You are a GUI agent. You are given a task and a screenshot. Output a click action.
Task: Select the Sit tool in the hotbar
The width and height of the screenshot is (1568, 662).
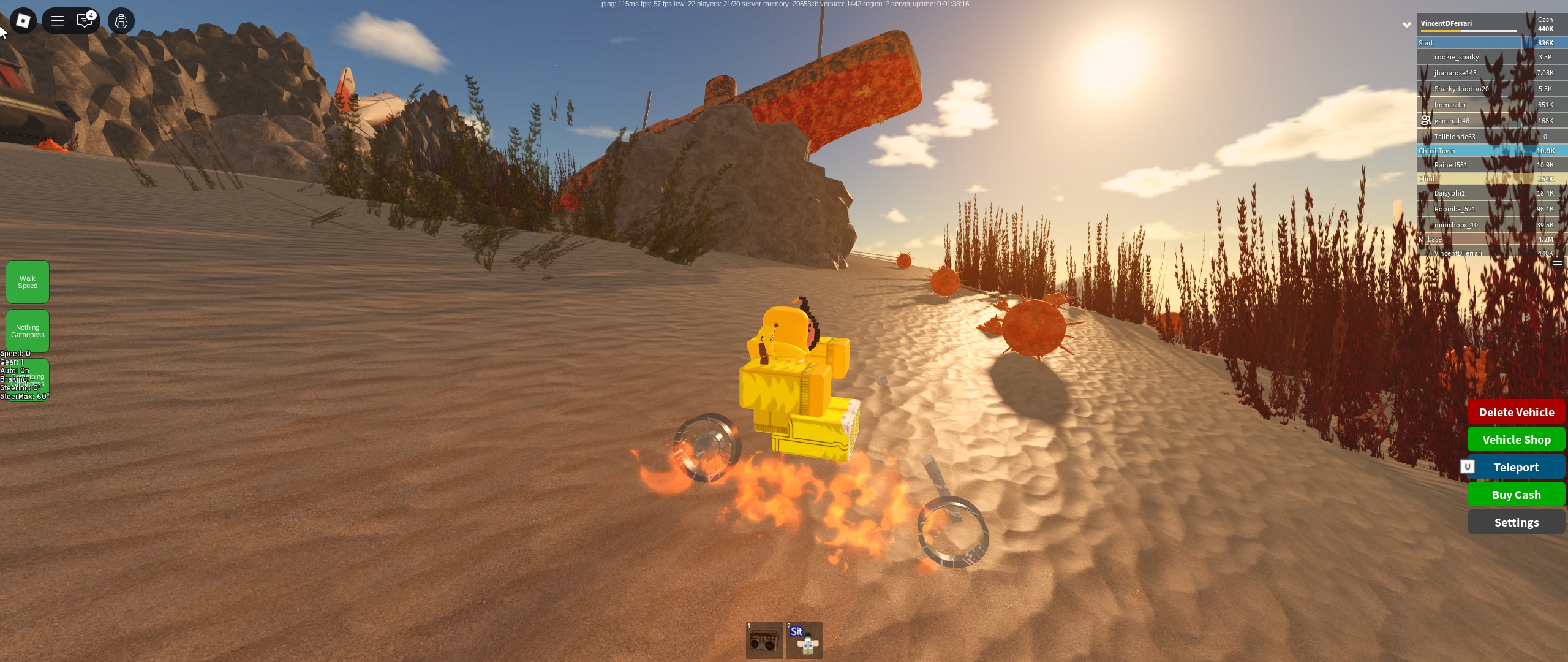[804, 641]
